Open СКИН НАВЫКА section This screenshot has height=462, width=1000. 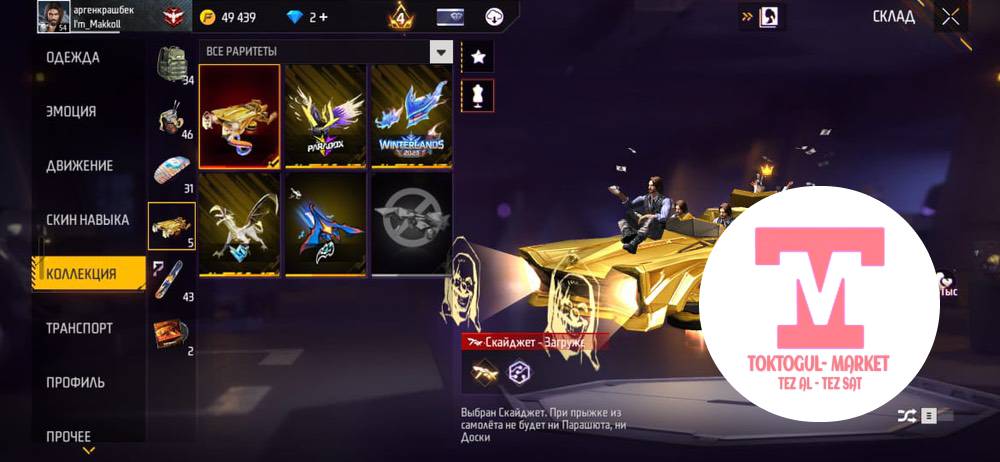pos(87,219)
